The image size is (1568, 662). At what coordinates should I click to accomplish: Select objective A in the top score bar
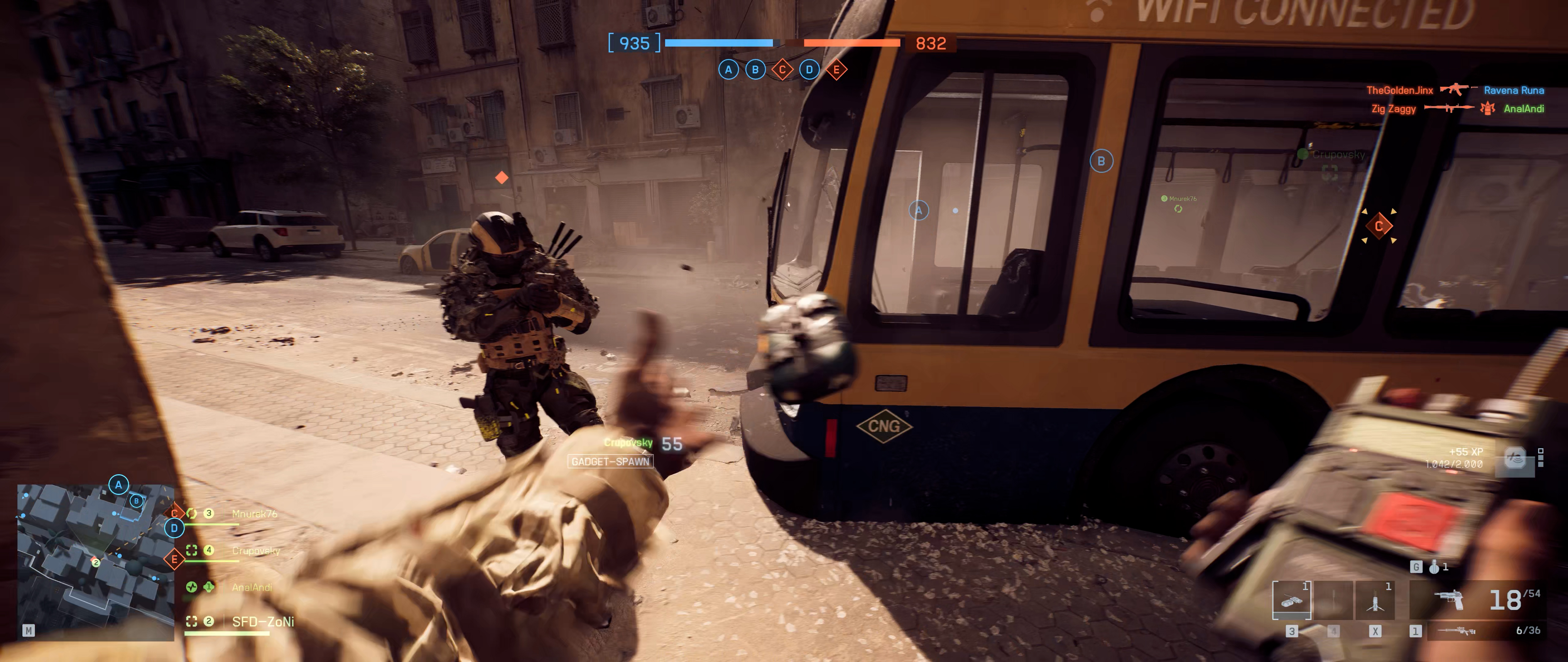pyautogui.click(x=728, y=70)
